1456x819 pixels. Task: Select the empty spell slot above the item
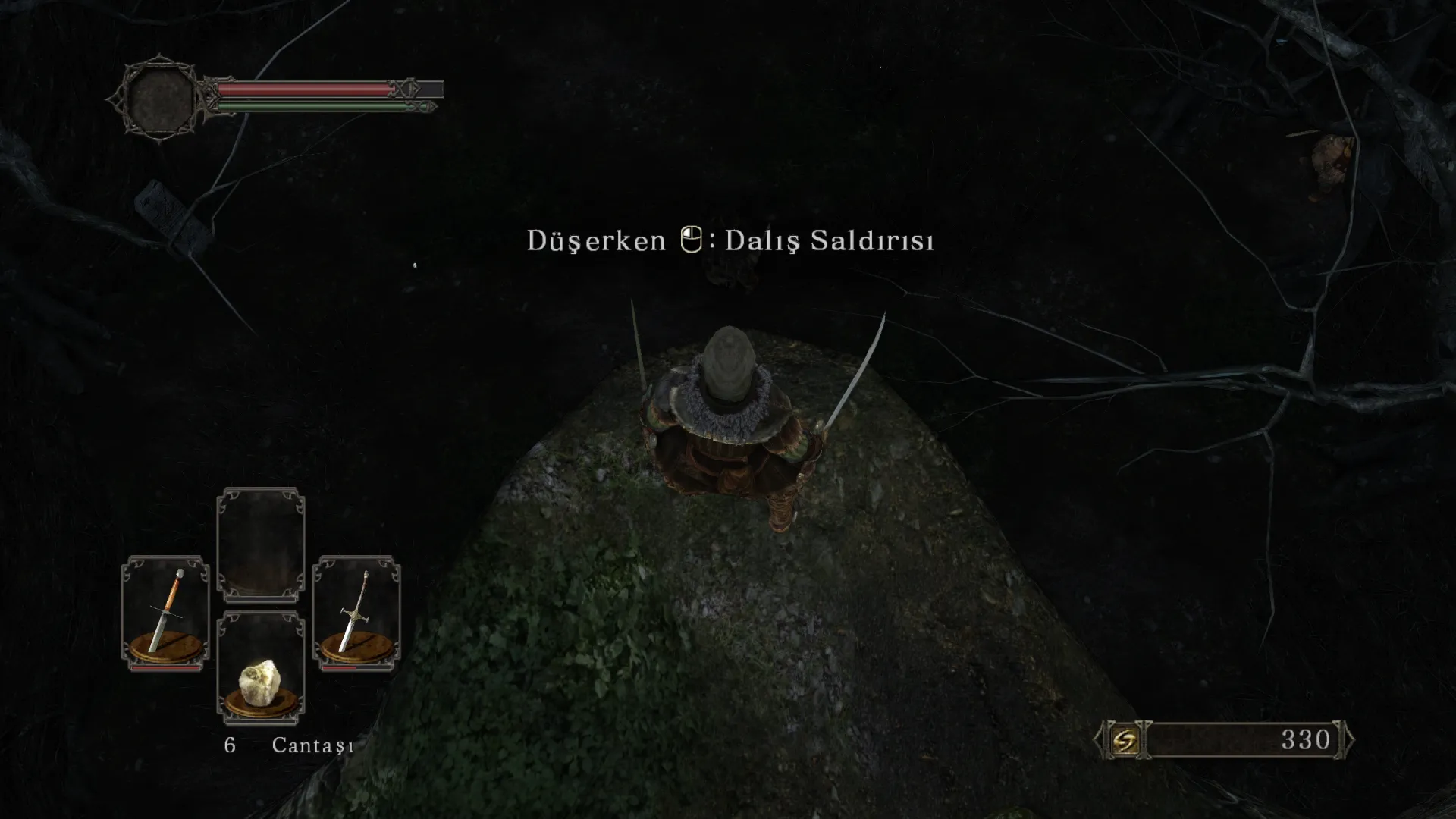click(260, 543)
